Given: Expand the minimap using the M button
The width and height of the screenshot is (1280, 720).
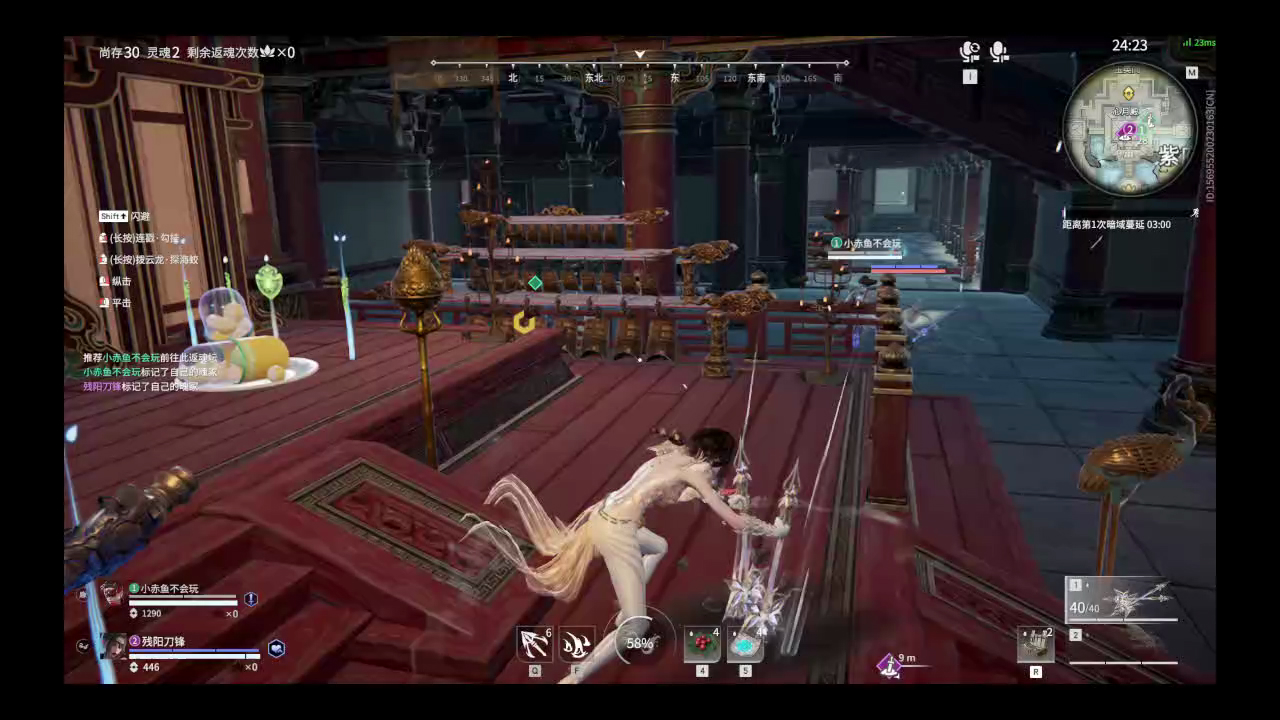Looking at the screenshot, I should point(1191,72).
